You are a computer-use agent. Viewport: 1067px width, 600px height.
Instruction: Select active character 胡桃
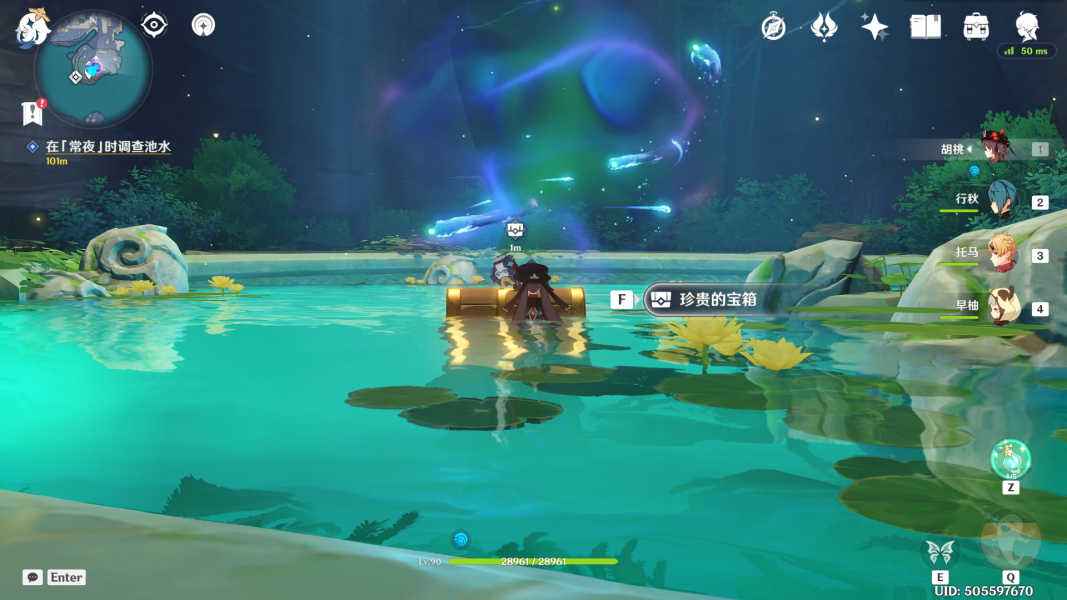pos(996,148)
